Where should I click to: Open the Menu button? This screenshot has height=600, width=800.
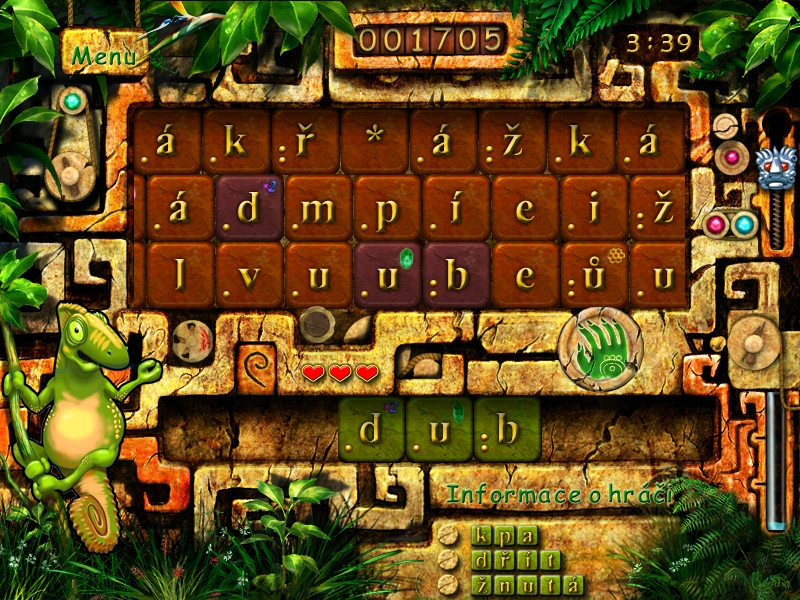104,54
